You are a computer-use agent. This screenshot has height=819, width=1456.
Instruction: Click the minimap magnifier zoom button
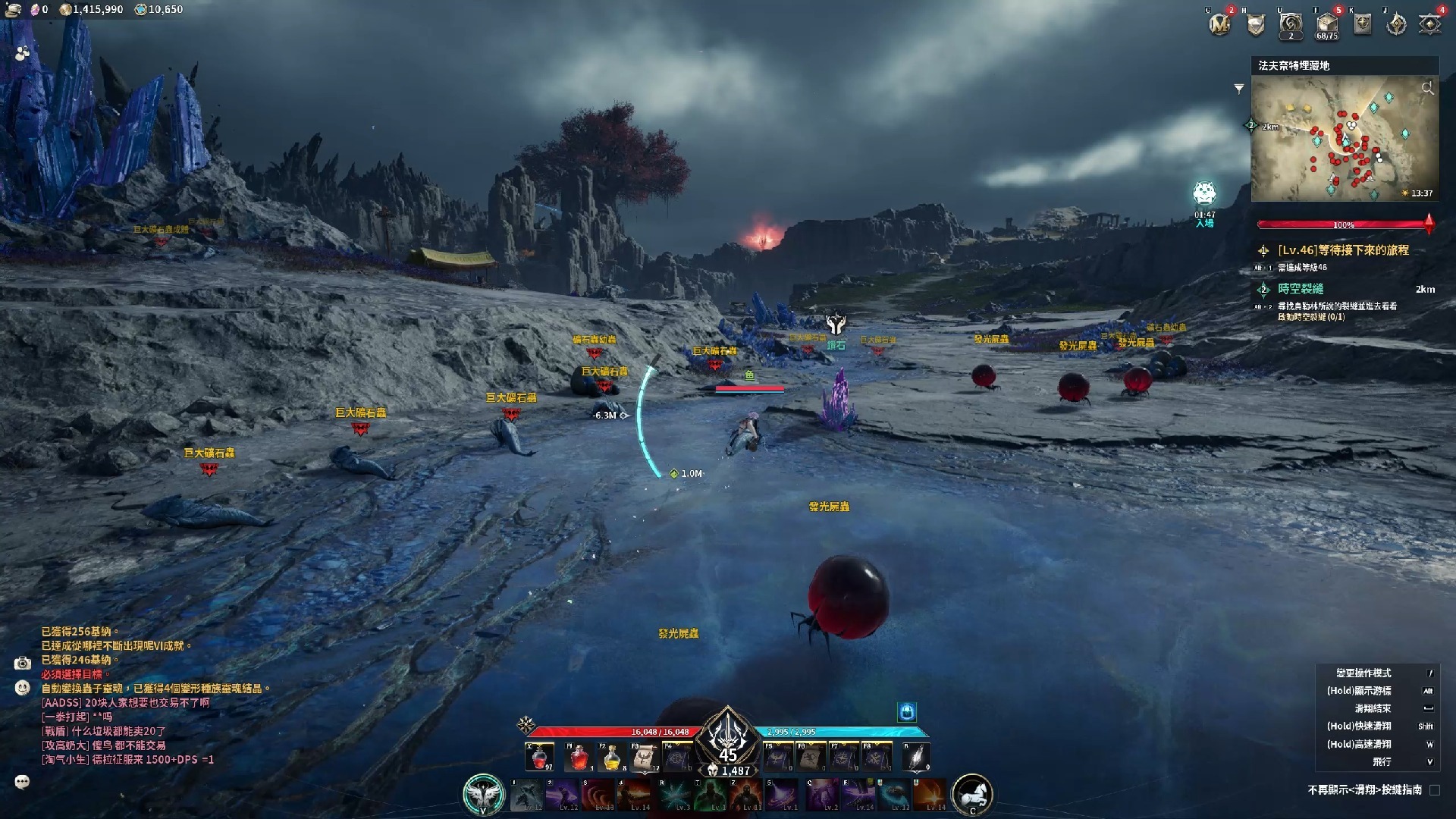tap(1427, 89)
